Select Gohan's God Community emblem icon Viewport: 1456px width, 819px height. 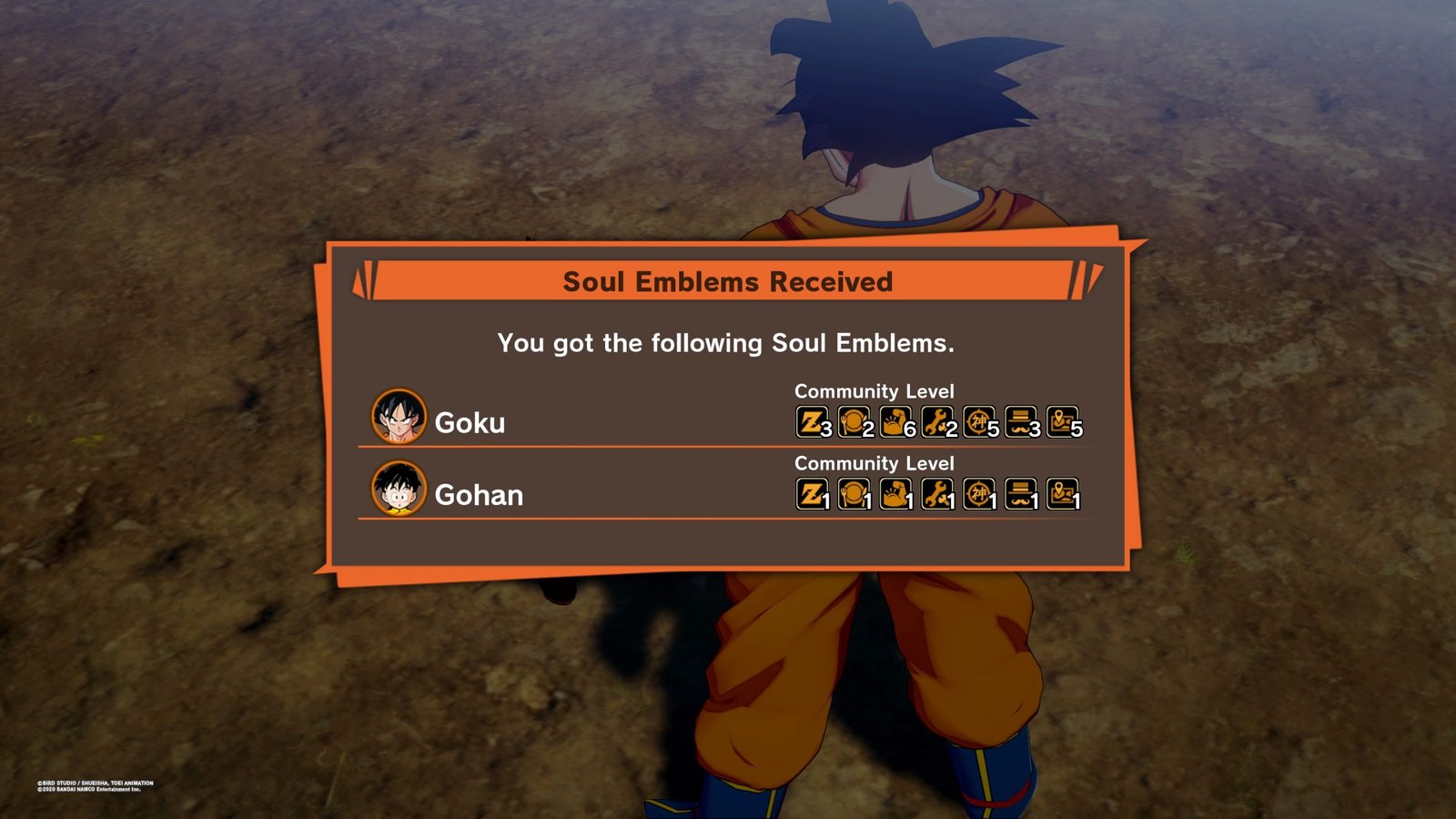977,495
